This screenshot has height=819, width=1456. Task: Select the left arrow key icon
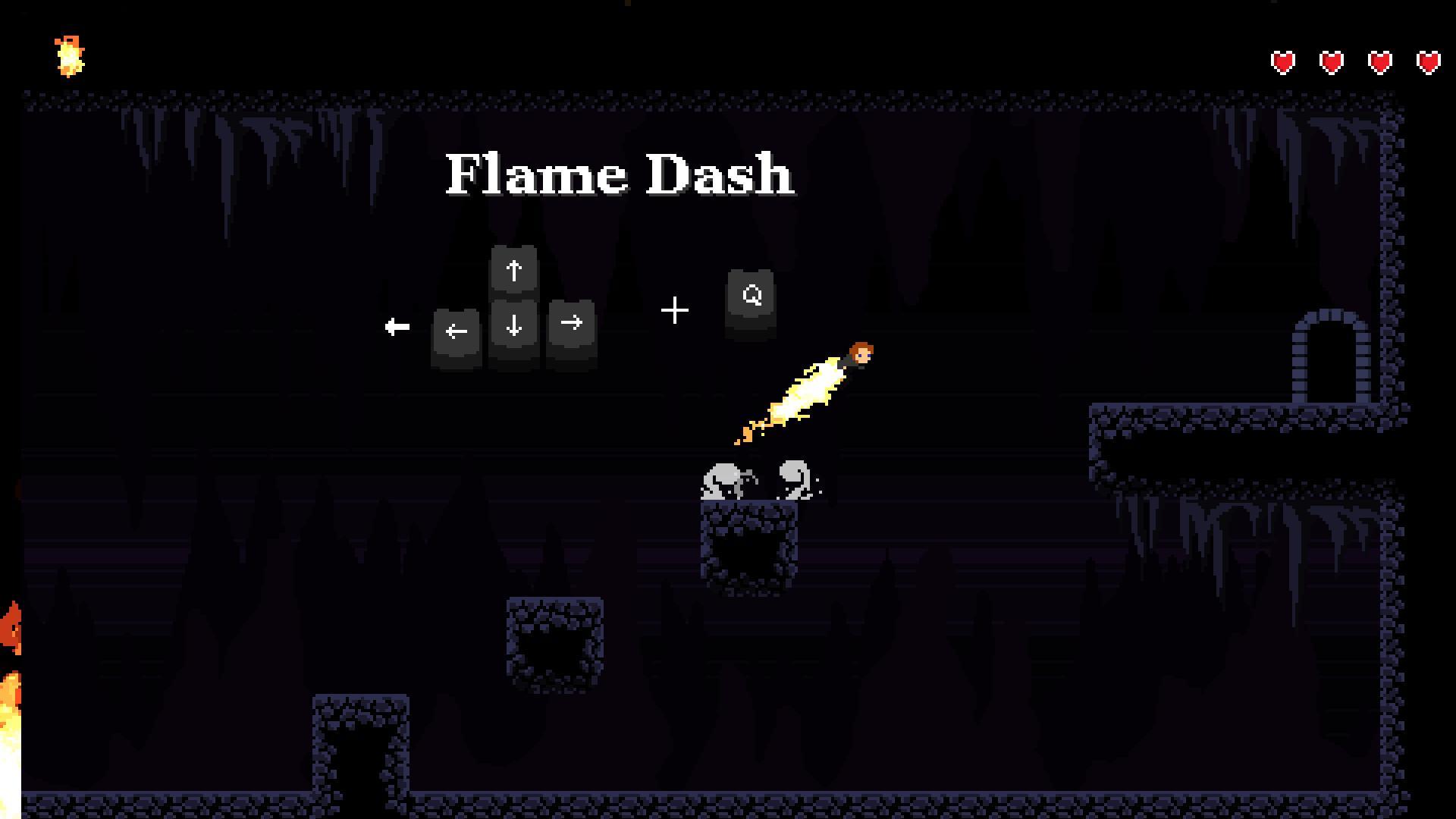point(456,331)
